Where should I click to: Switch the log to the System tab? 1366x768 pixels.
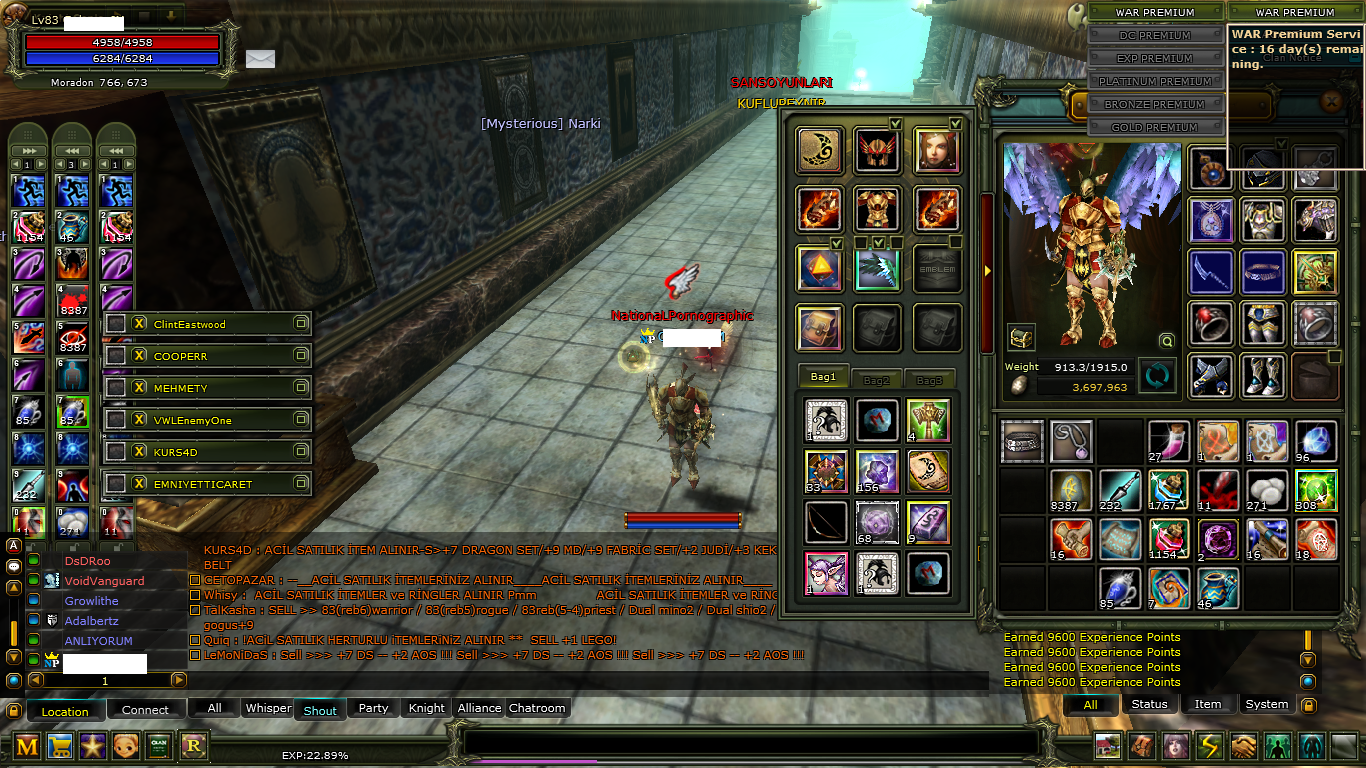1266,704
